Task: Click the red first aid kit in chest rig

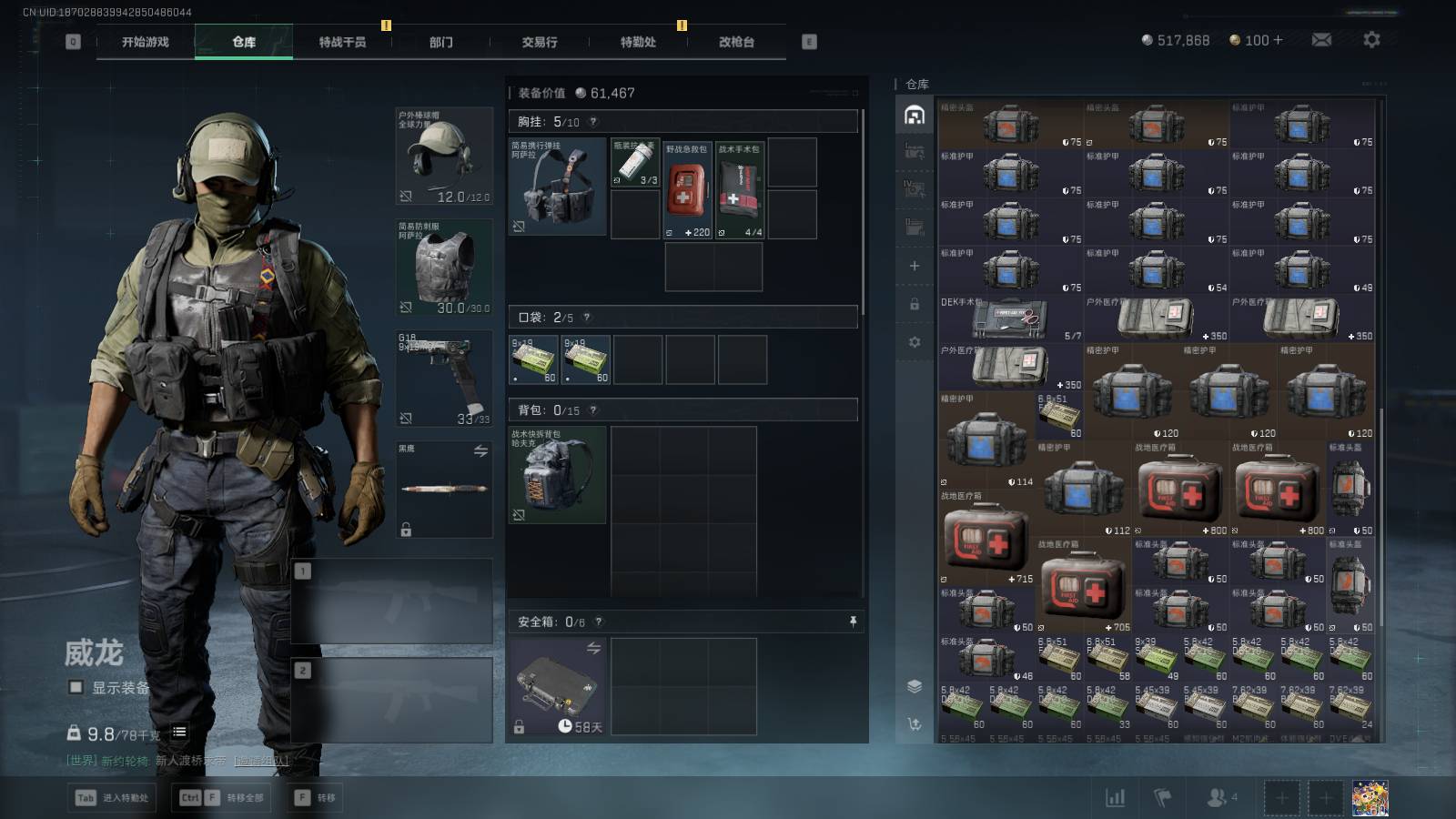Action: [x=687, y=189]
